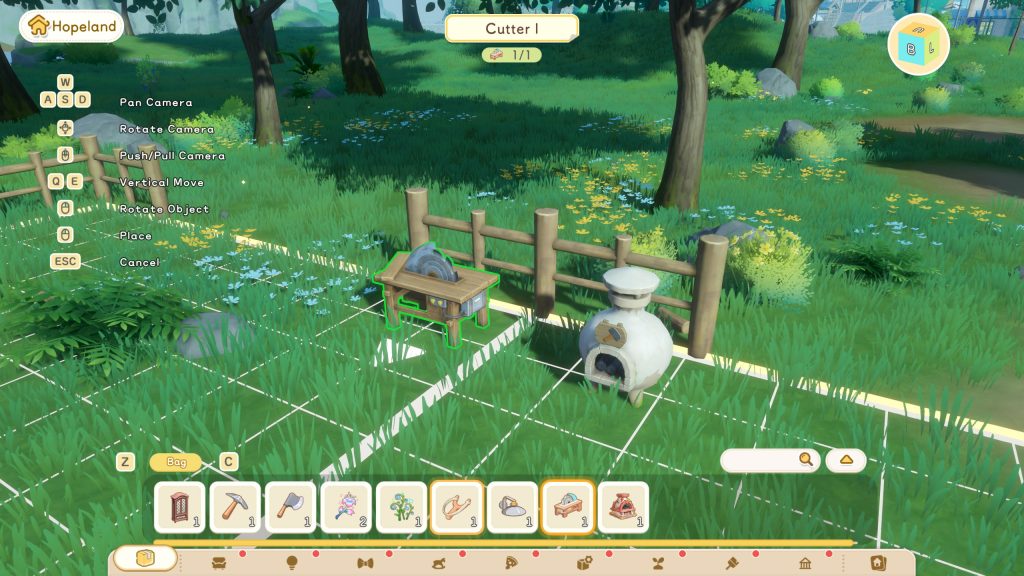Open the columned building category tab

coord(805,563)
